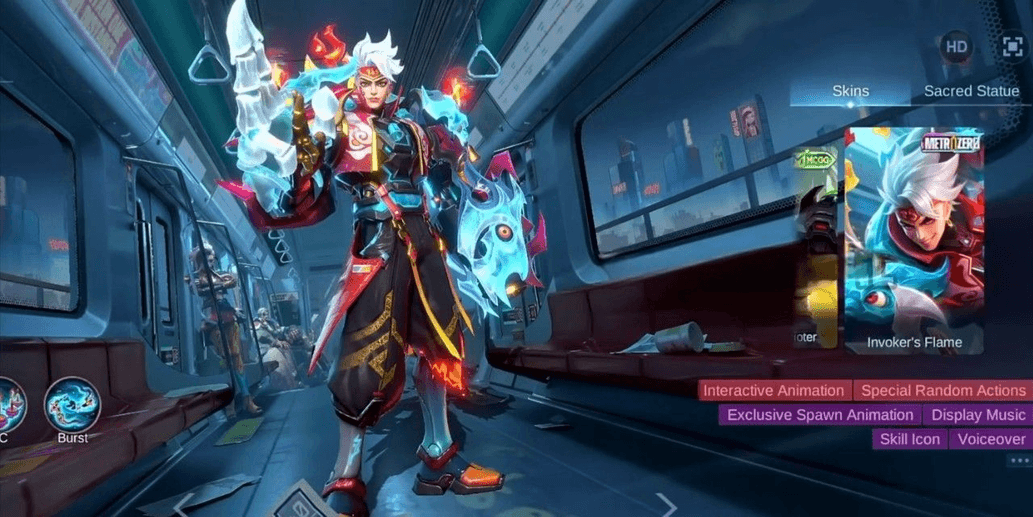1033x517 pixels.
Task: Switch to the Skins tab
Action: coord(850,91)
